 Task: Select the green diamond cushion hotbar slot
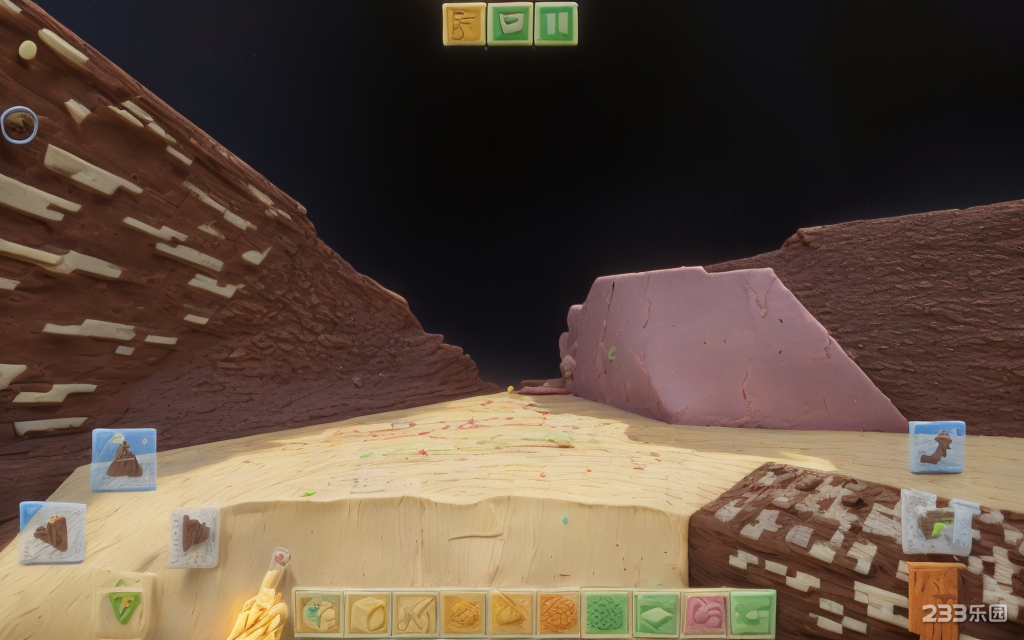(x=656, y=613)
